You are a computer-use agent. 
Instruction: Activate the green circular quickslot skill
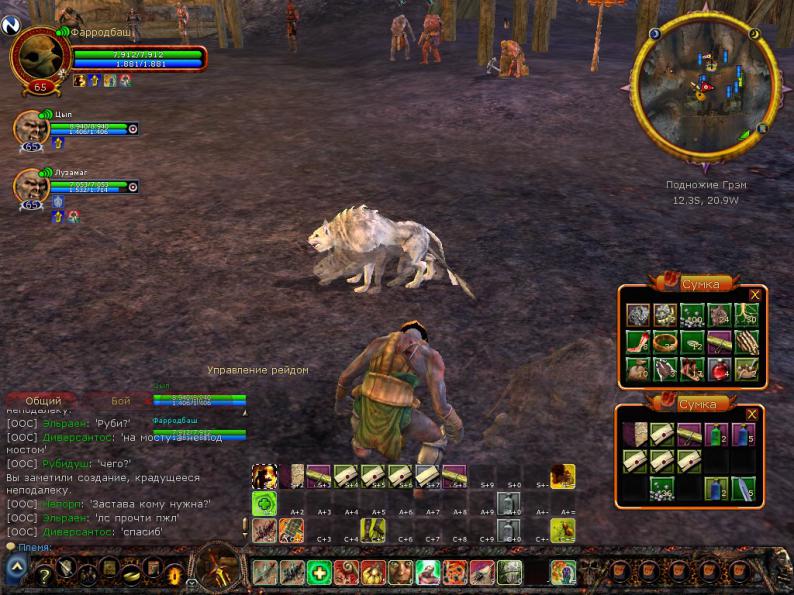(265, 503)
